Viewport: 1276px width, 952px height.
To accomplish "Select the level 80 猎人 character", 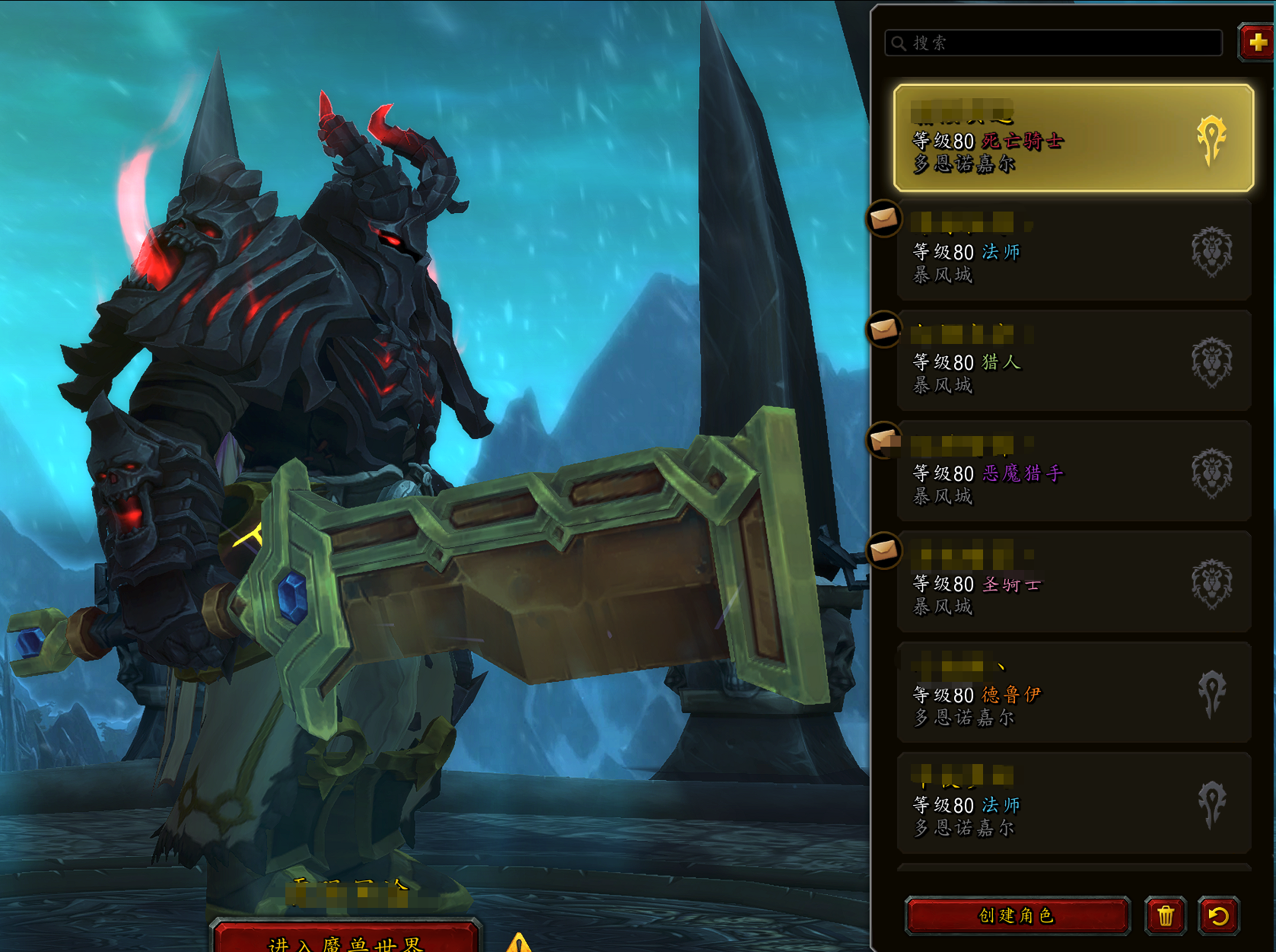I will click(x=1073, y=361).
